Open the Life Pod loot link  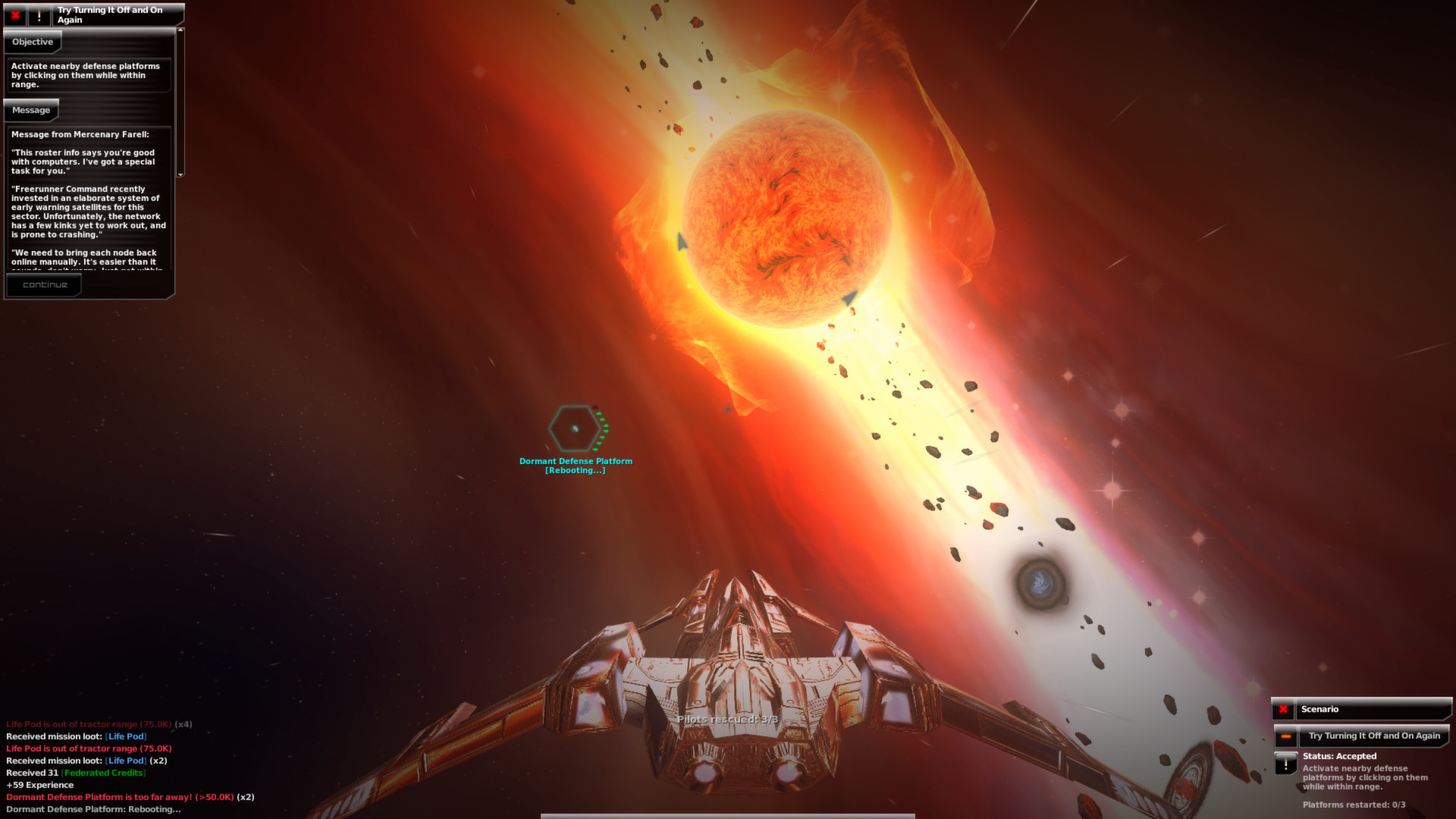[x=126, y=736]
